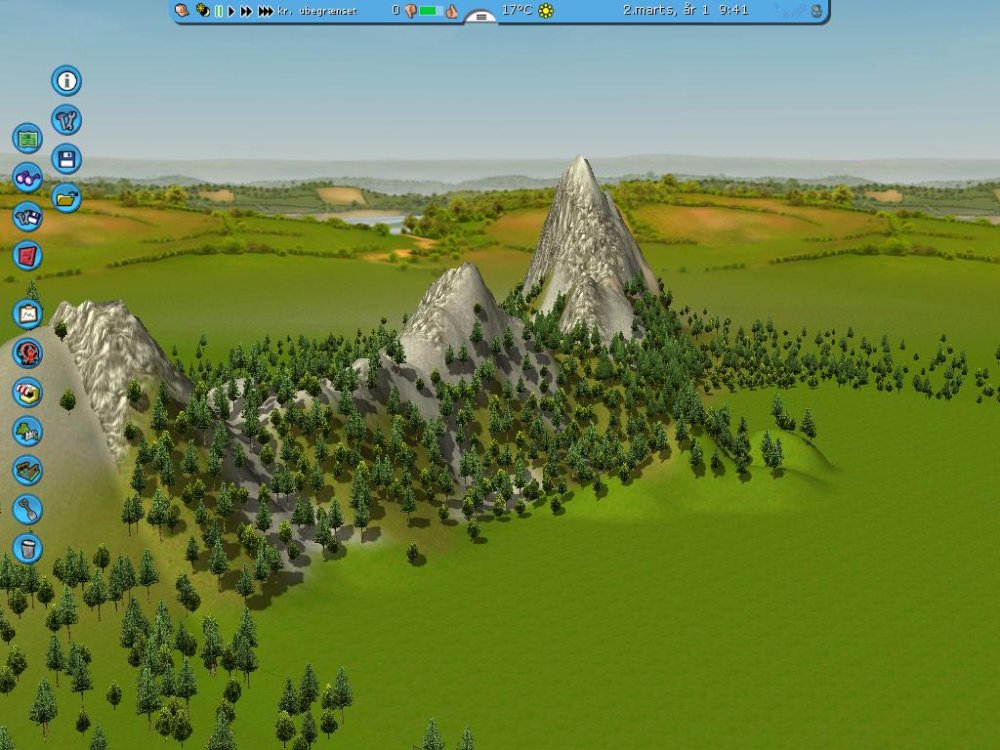Open the shops and stalls icon
Screen dimensions: 1000x750
[x=27, y=392]
